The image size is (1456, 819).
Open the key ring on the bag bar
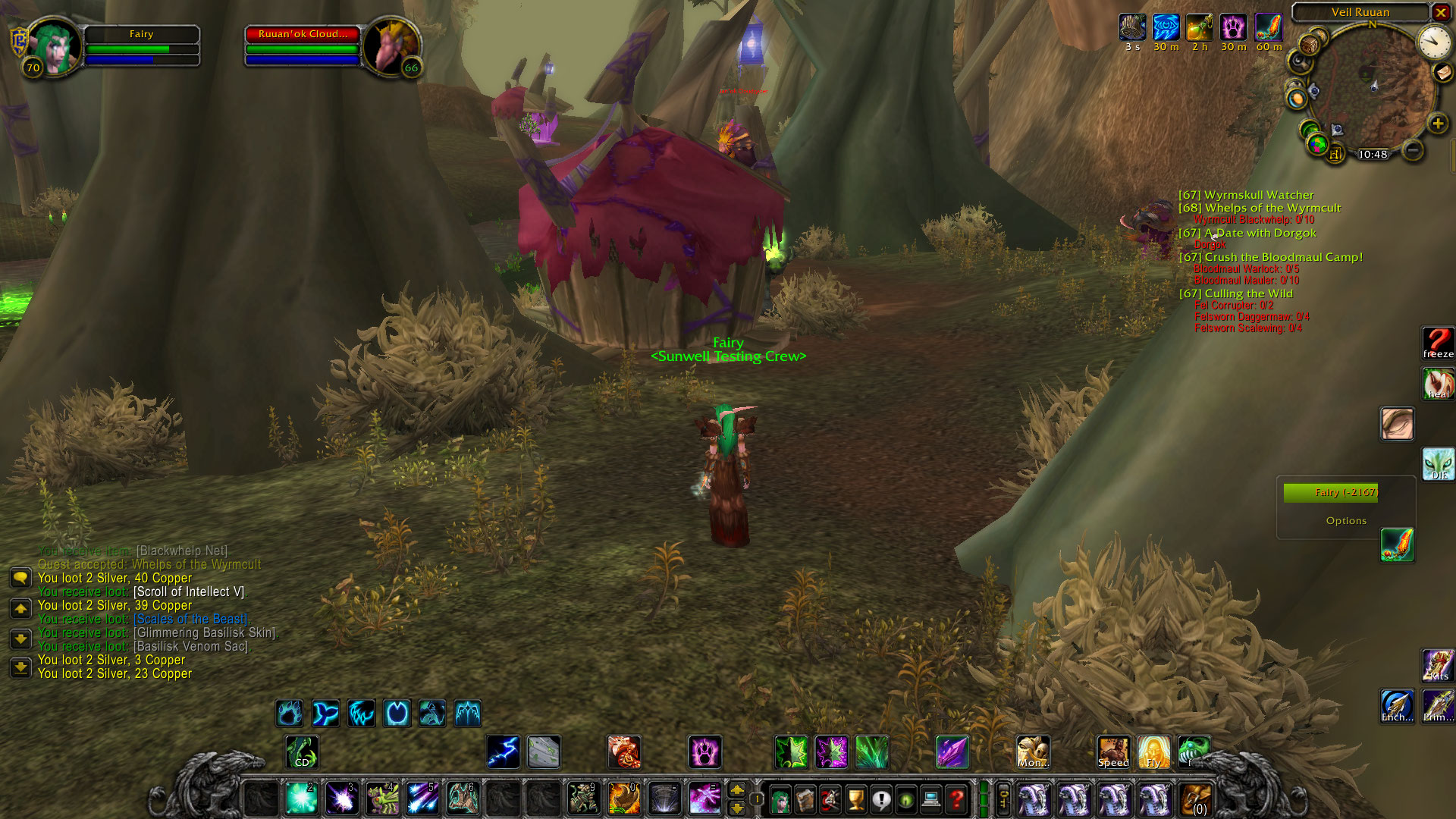[x=1002, y=800]
